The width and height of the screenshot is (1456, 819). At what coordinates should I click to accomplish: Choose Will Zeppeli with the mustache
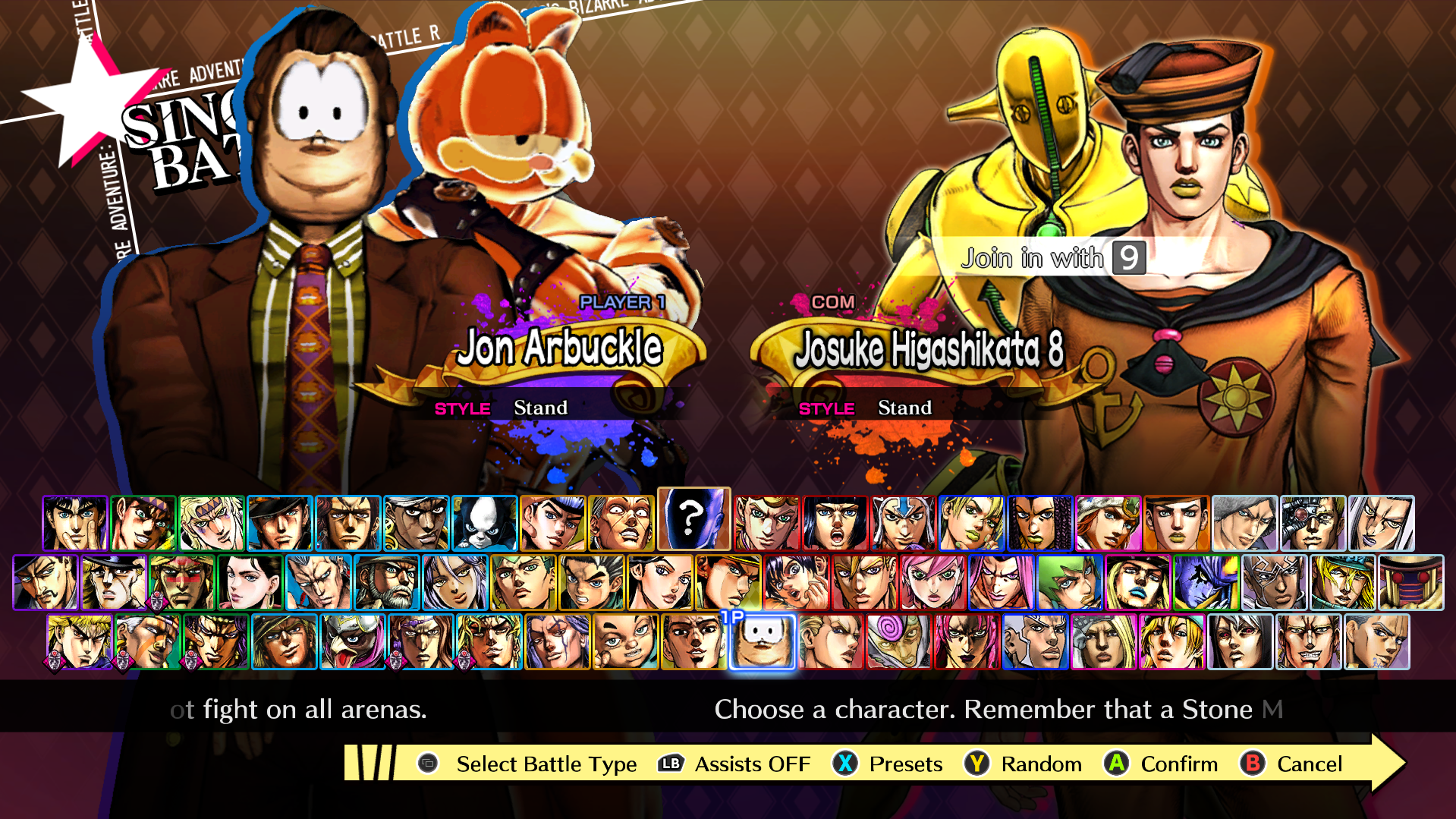coord(46,582)
